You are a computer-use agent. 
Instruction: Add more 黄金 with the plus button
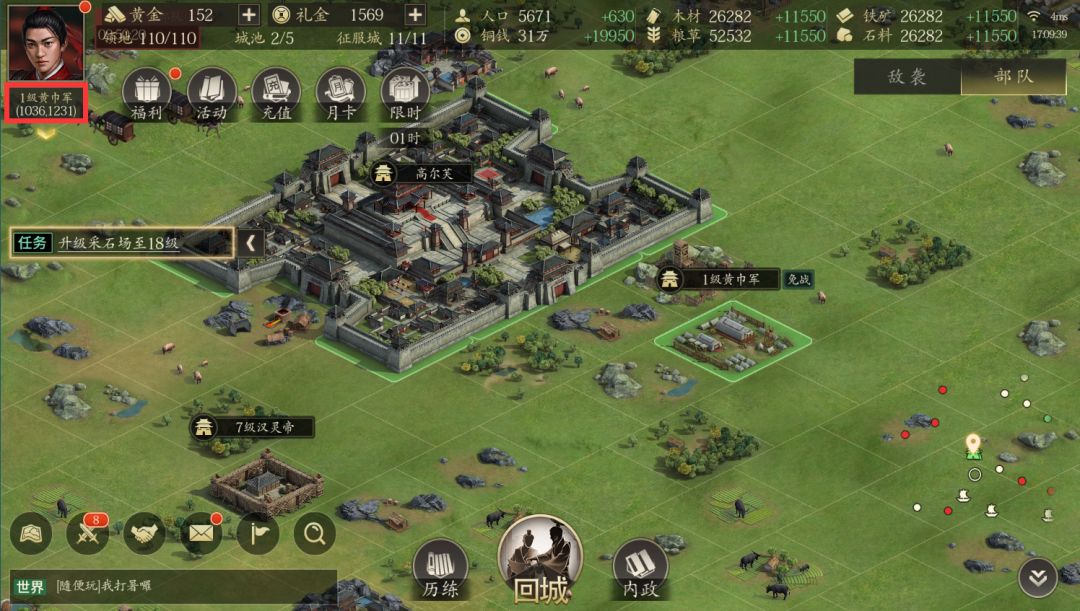(249, 15)
